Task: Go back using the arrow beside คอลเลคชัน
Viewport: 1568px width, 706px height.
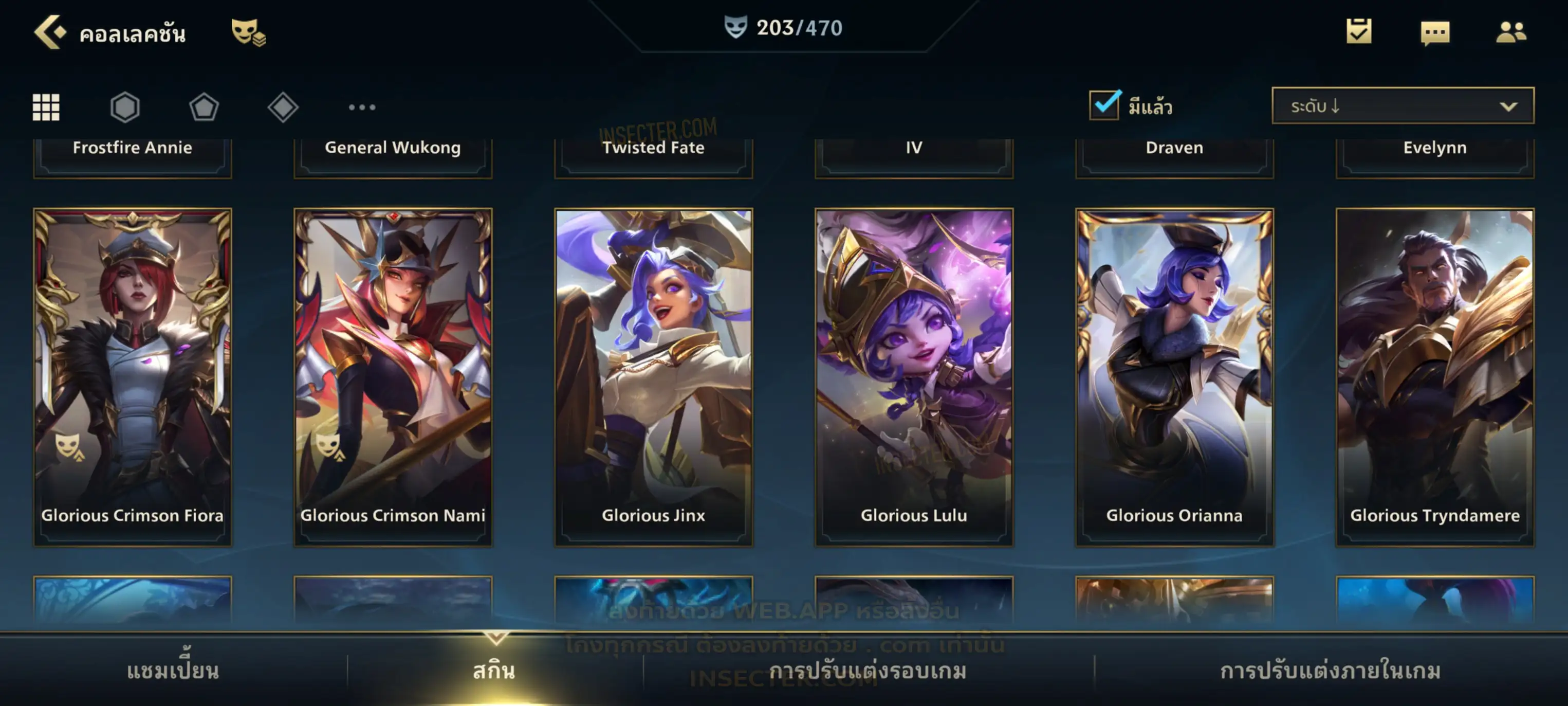Action: coord(49,32)
